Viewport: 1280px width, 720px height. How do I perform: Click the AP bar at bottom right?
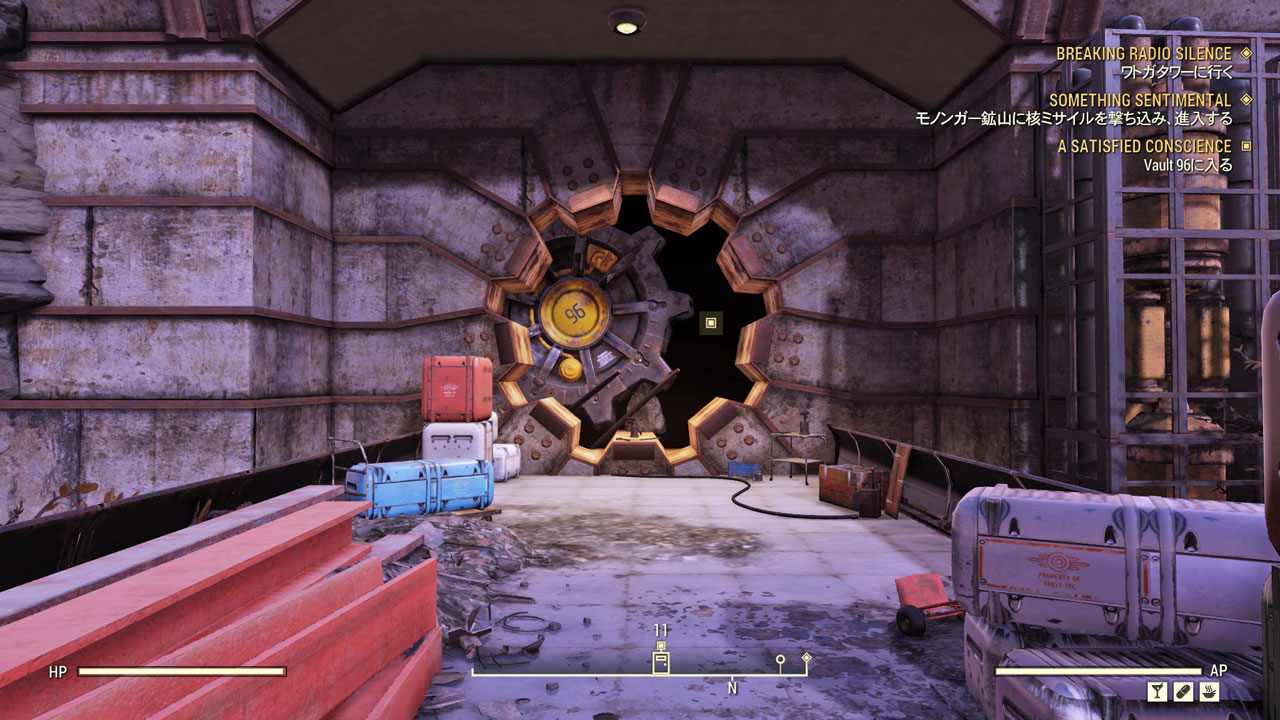[x=1100, y=673]
